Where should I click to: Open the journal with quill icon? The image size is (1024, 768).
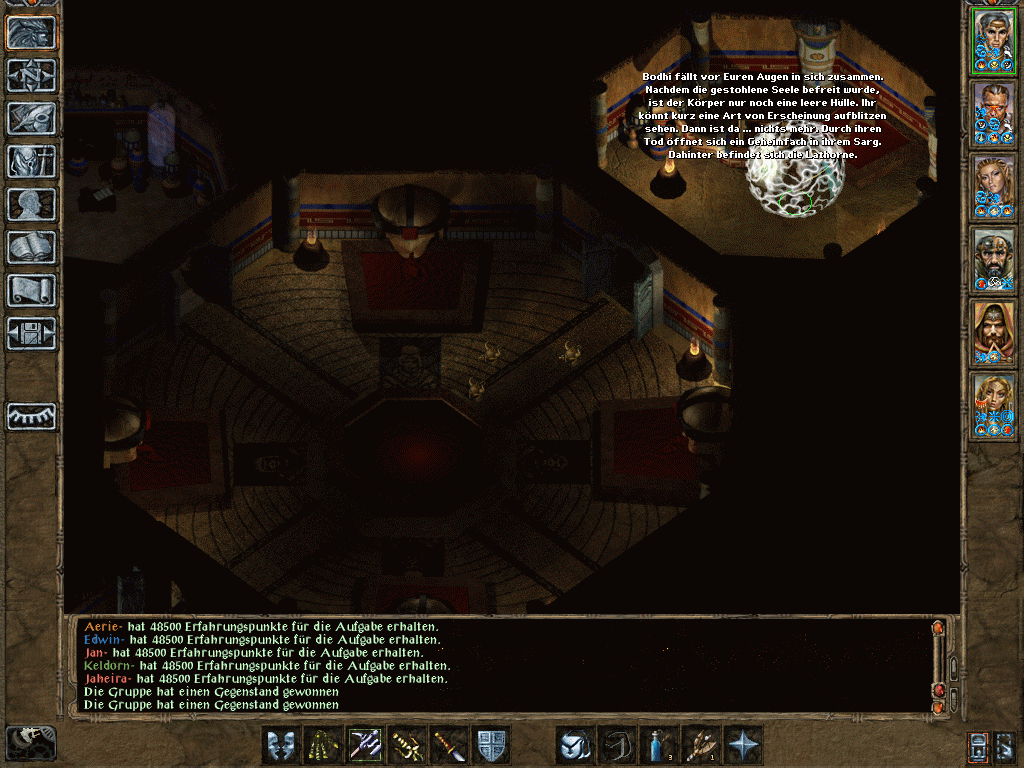coord(32,118)
